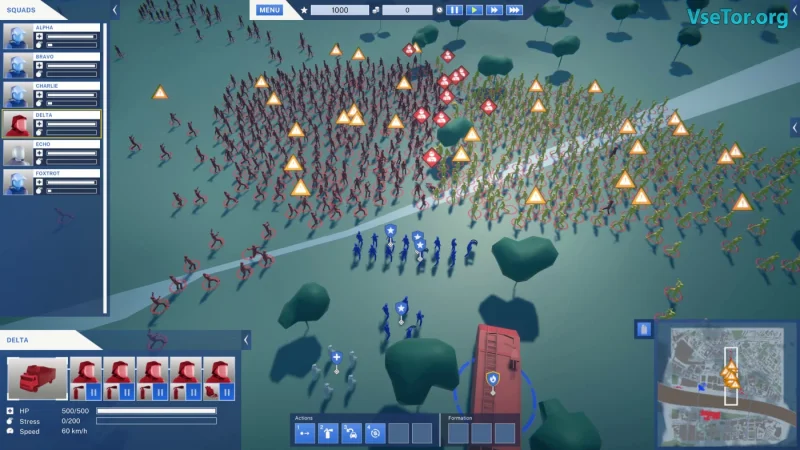This screenshot has width=800, height=450.
Task: Select the Delta squad row
Action: point(51,124)
